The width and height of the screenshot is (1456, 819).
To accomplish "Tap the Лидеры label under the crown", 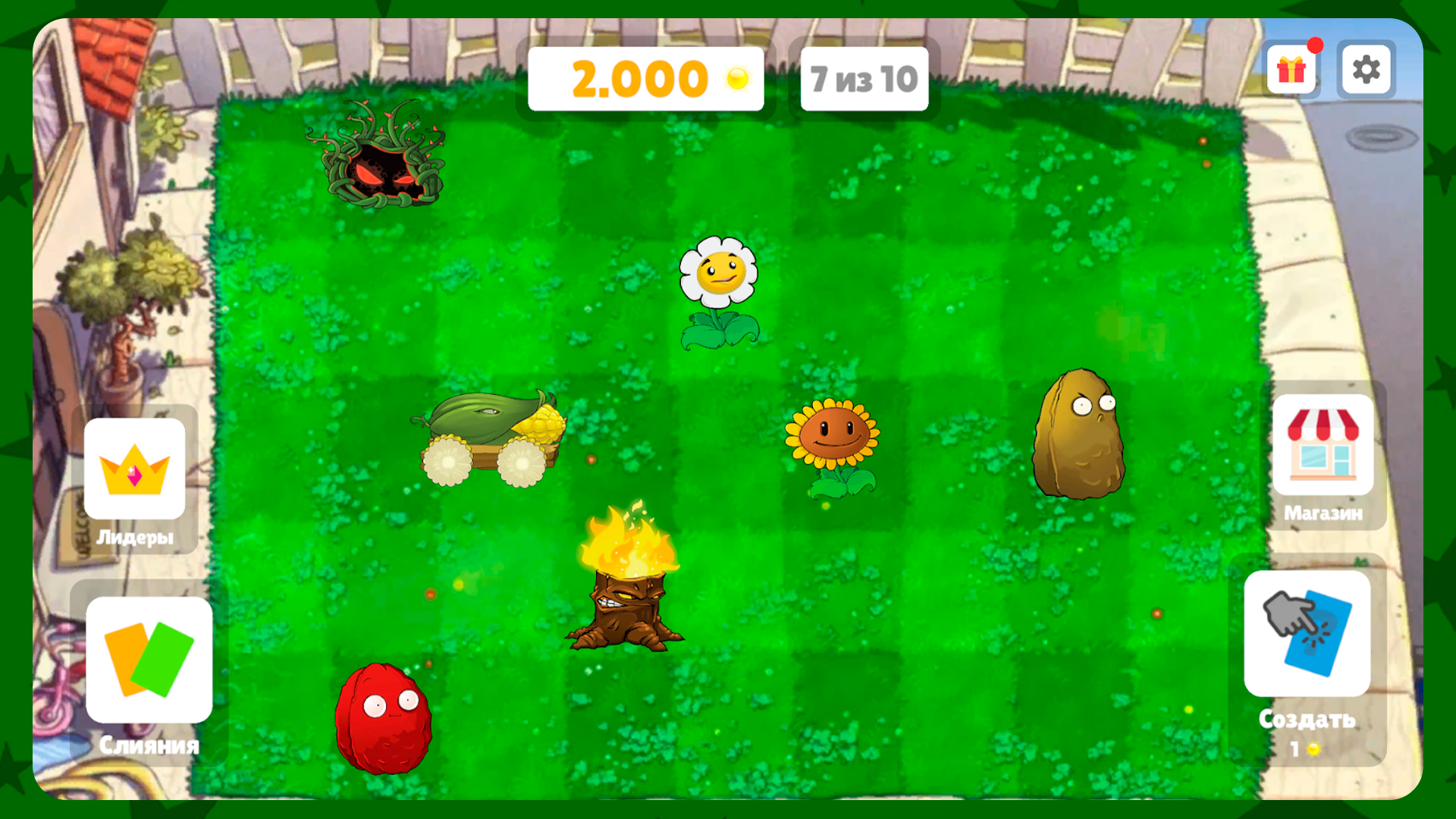I will click(135, 538).
